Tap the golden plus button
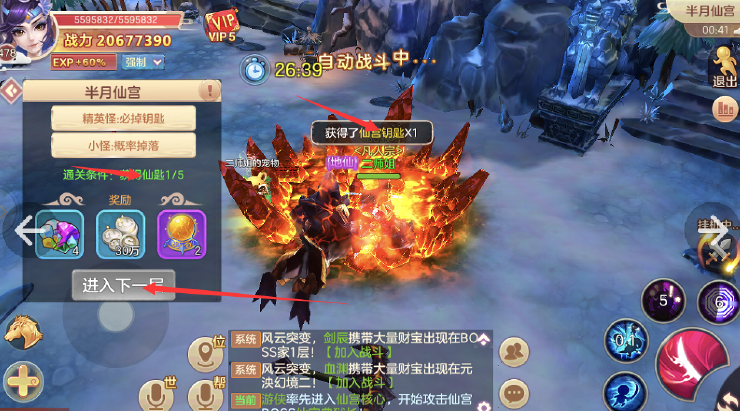Screen dimensions: 740x411 (x=22, y=382)
